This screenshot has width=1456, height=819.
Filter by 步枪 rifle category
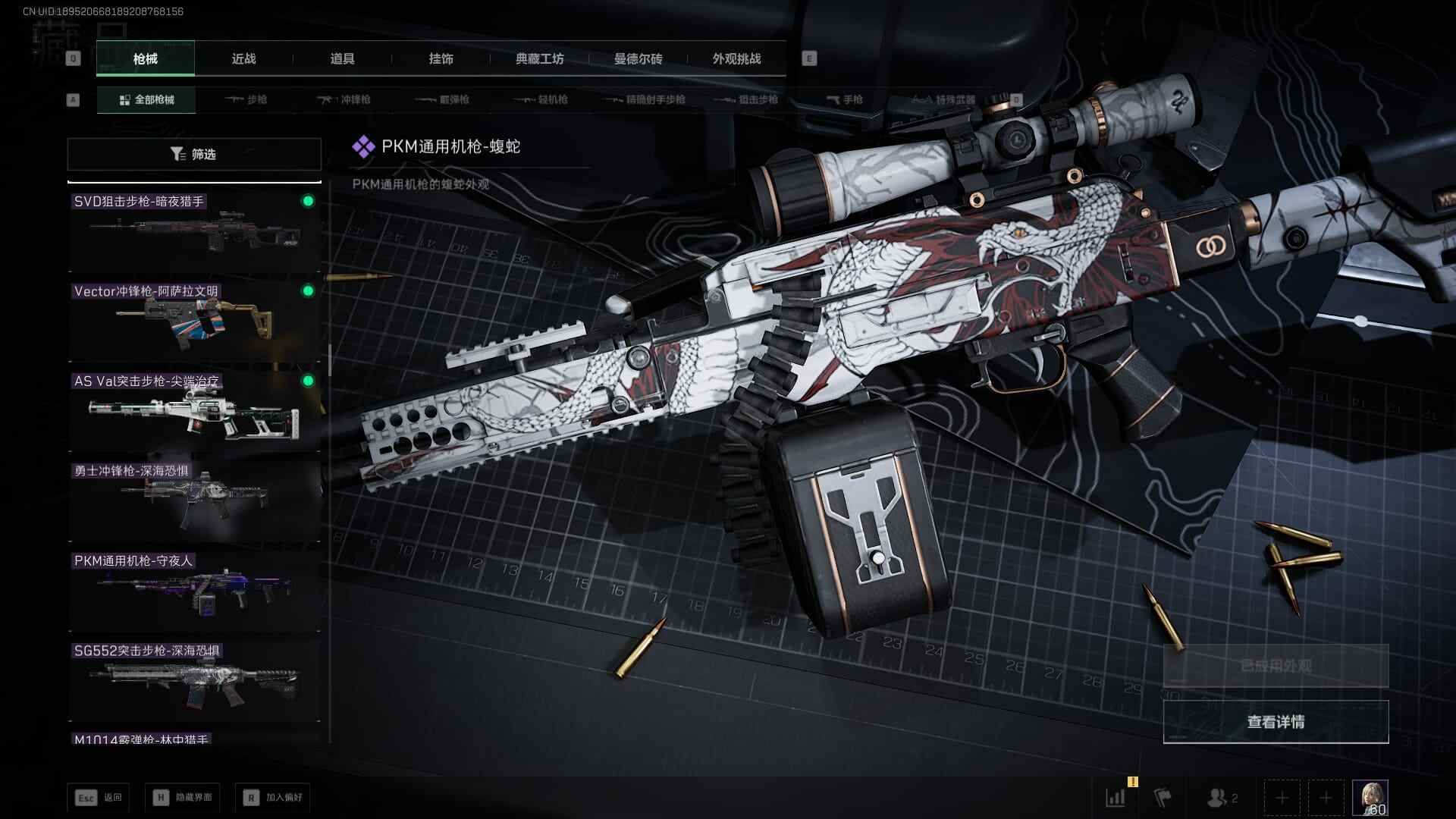(246, 99)
